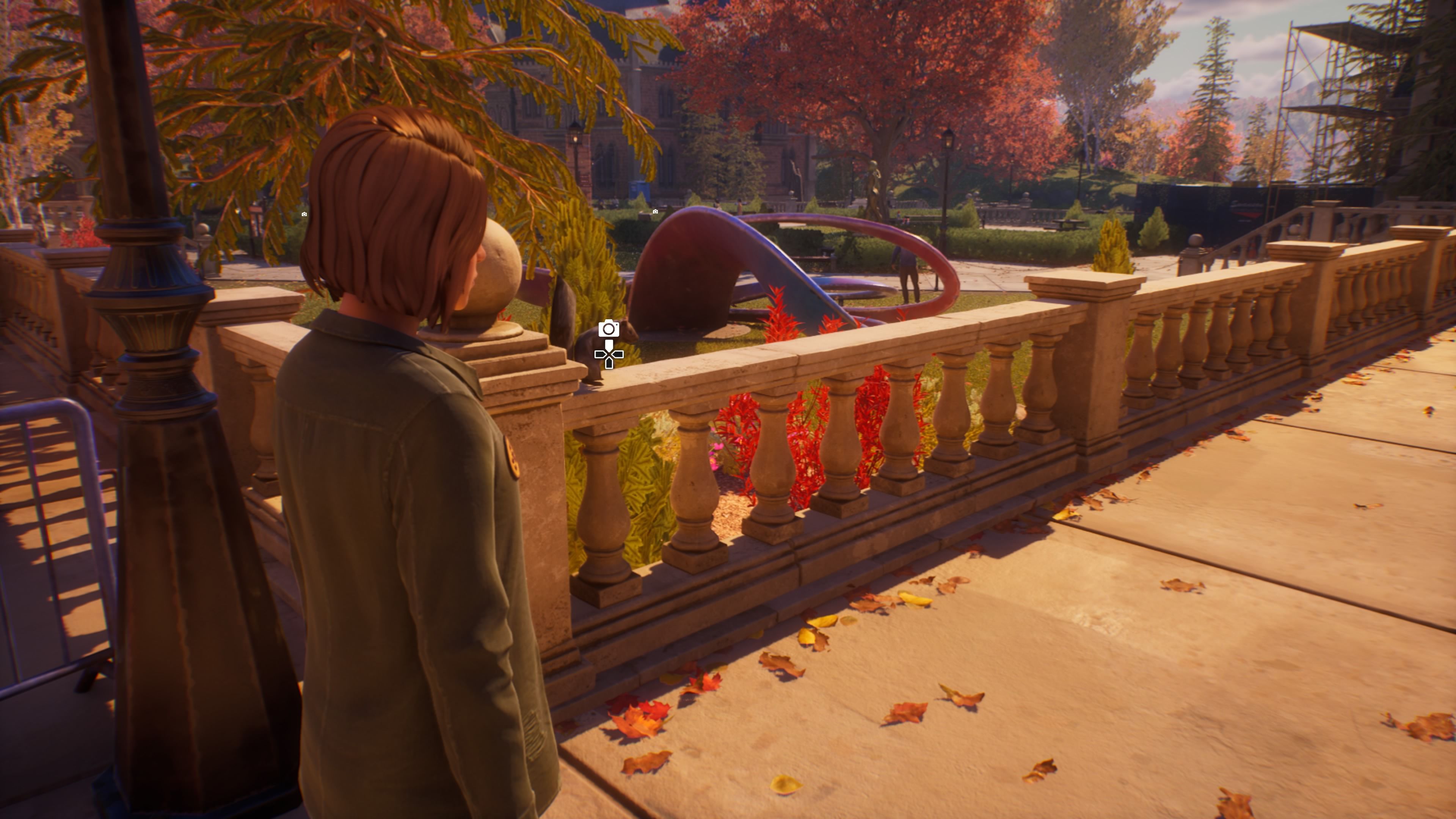Select the large camera photo-opportunity icon
The image size is (1456, 819).
[609, 328]
